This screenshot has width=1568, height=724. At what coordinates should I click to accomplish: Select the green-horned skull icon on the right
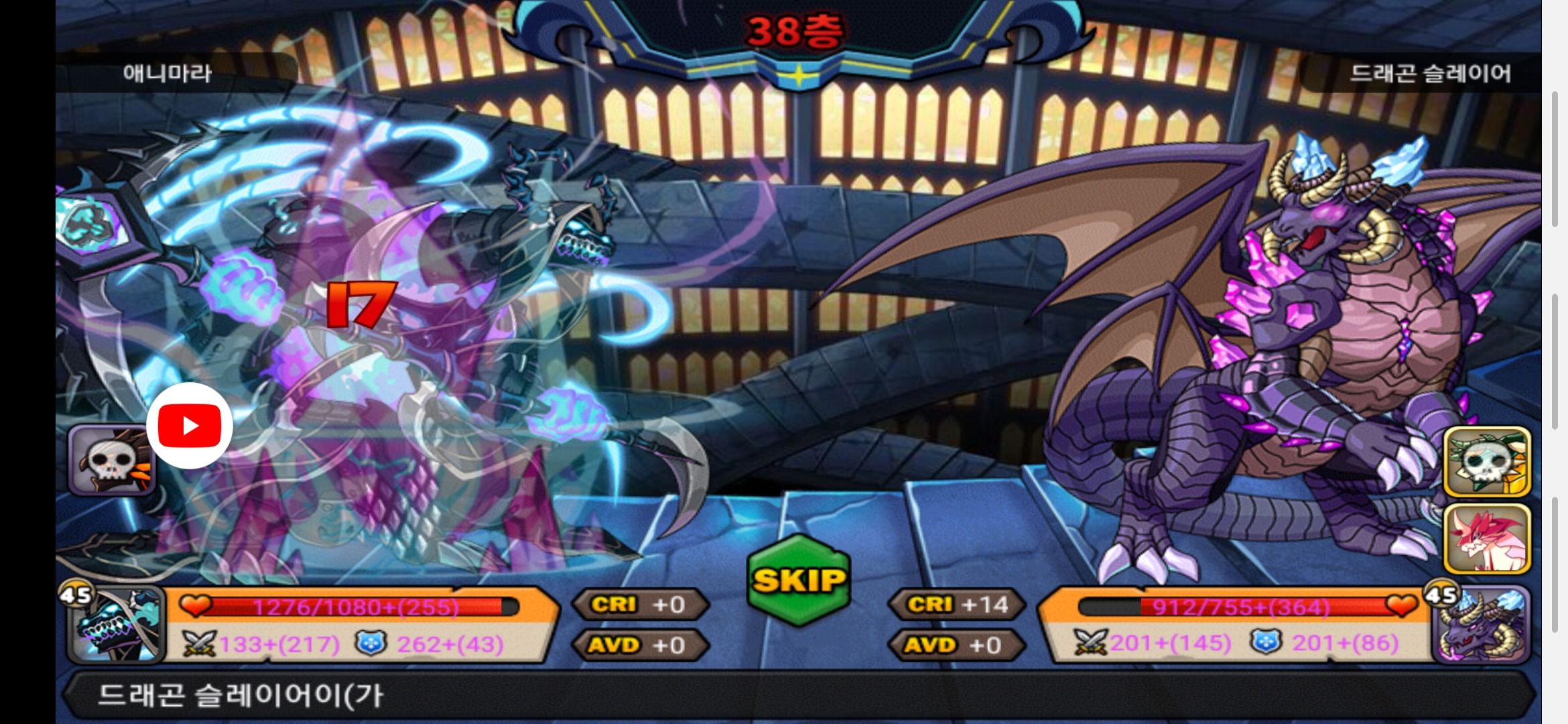point(1486,462)
